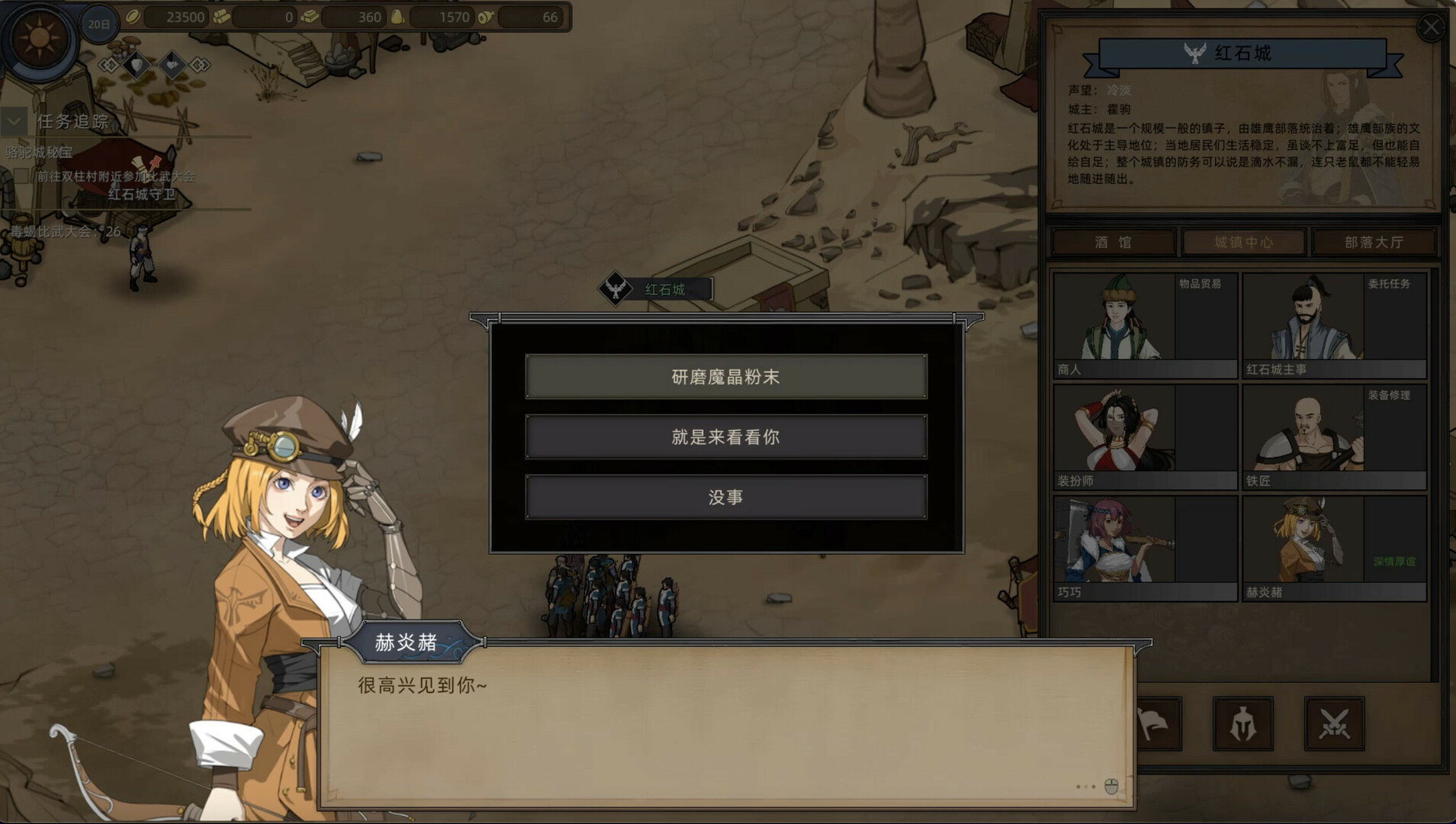Image resolution: width=1456 pixels, height=824 pixels.
Task: Click the 红石城 location label on map
Action: tap(664, 290)
